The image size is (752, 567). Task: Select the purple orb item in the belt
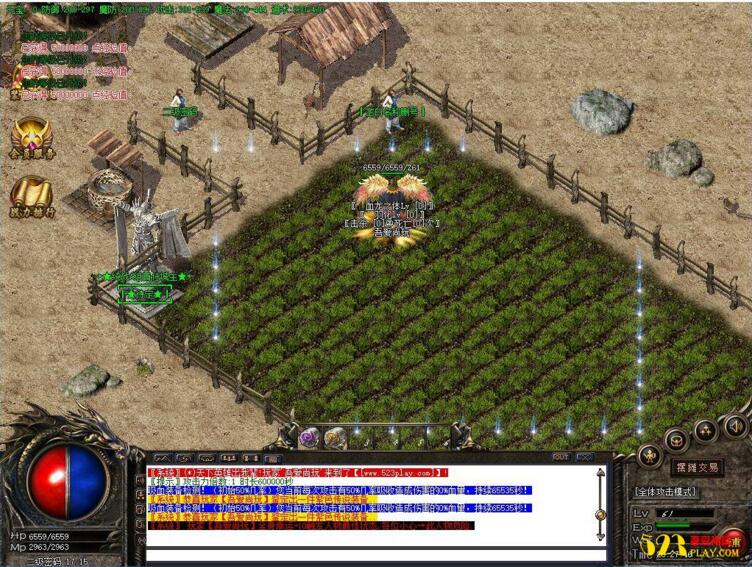pyautogui.click(x=309, y=437)
